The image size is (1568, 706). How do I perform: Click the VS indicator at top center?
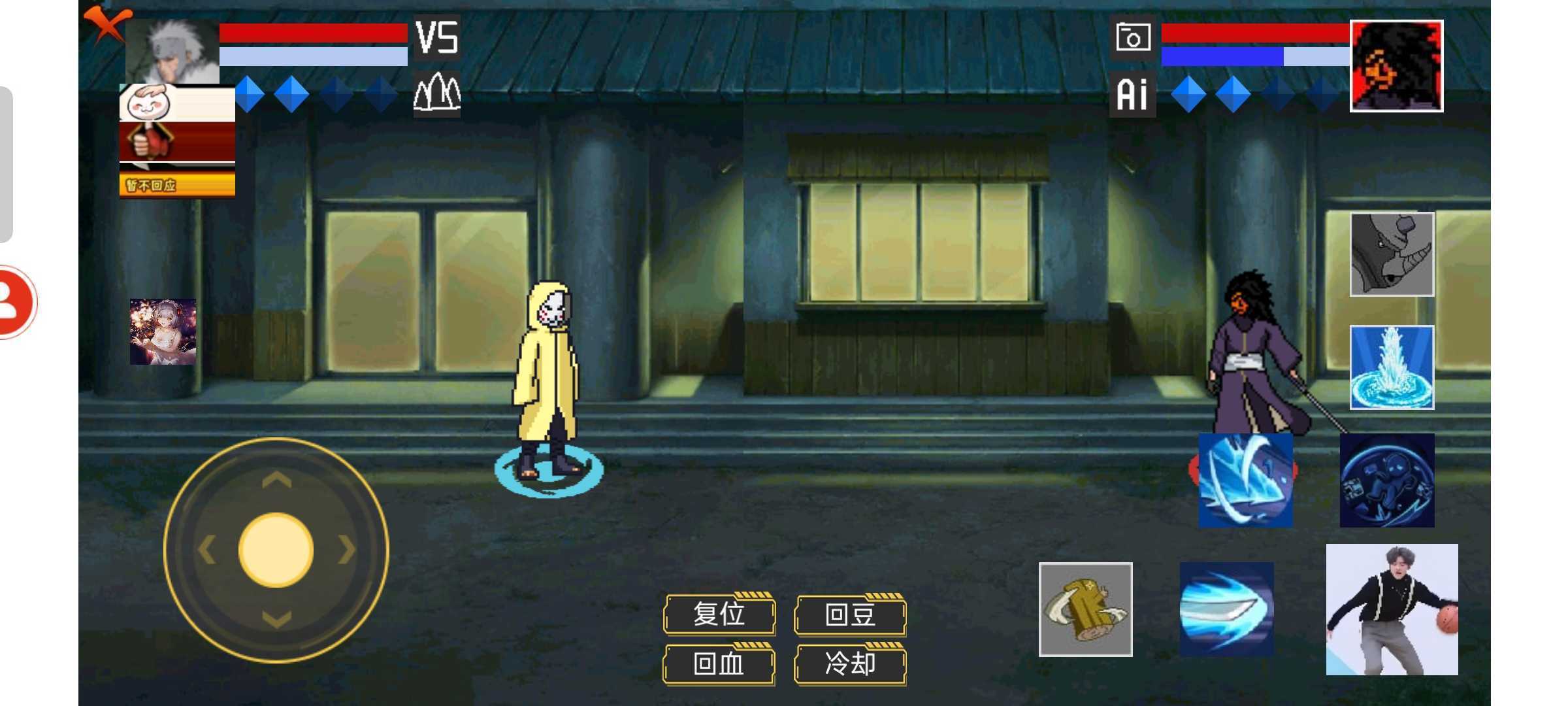tap(436, 38)
